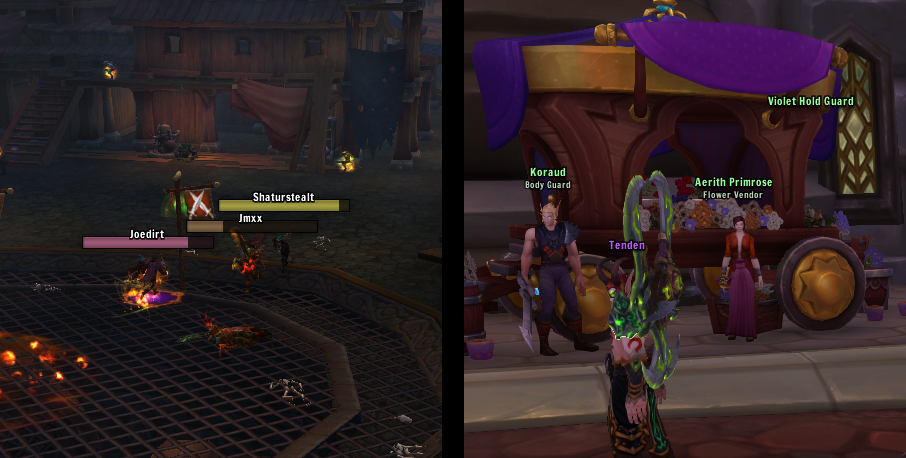Viewport: 906px width, 458px height.
Task: Select the Jmxx nameplate
Action: click(251, 227)
